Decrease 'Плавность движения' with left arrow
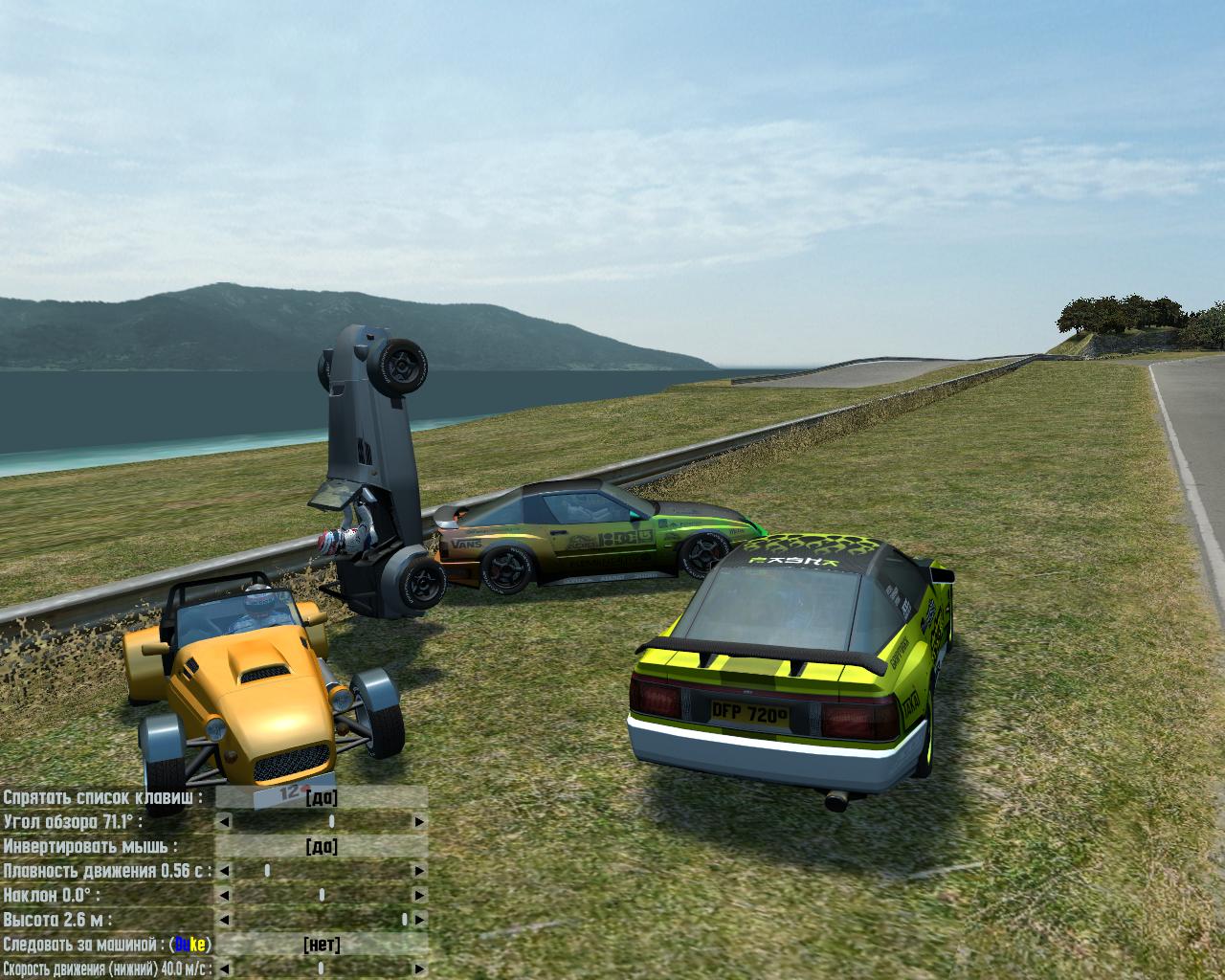Screen dimensions: 1225x980 [x=224, y=871]
